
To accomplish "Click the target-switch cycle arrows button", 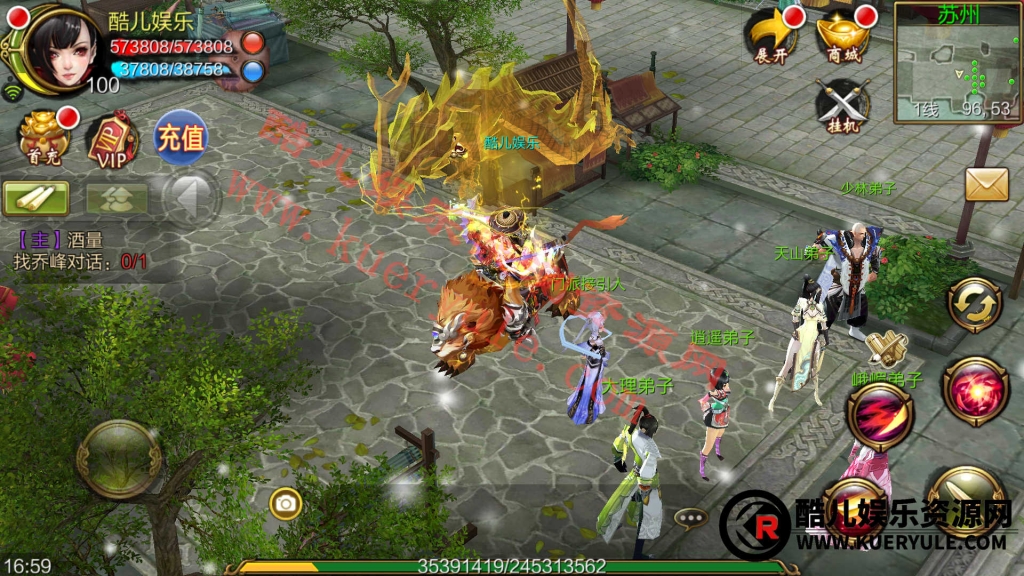I will coord(976,301).
